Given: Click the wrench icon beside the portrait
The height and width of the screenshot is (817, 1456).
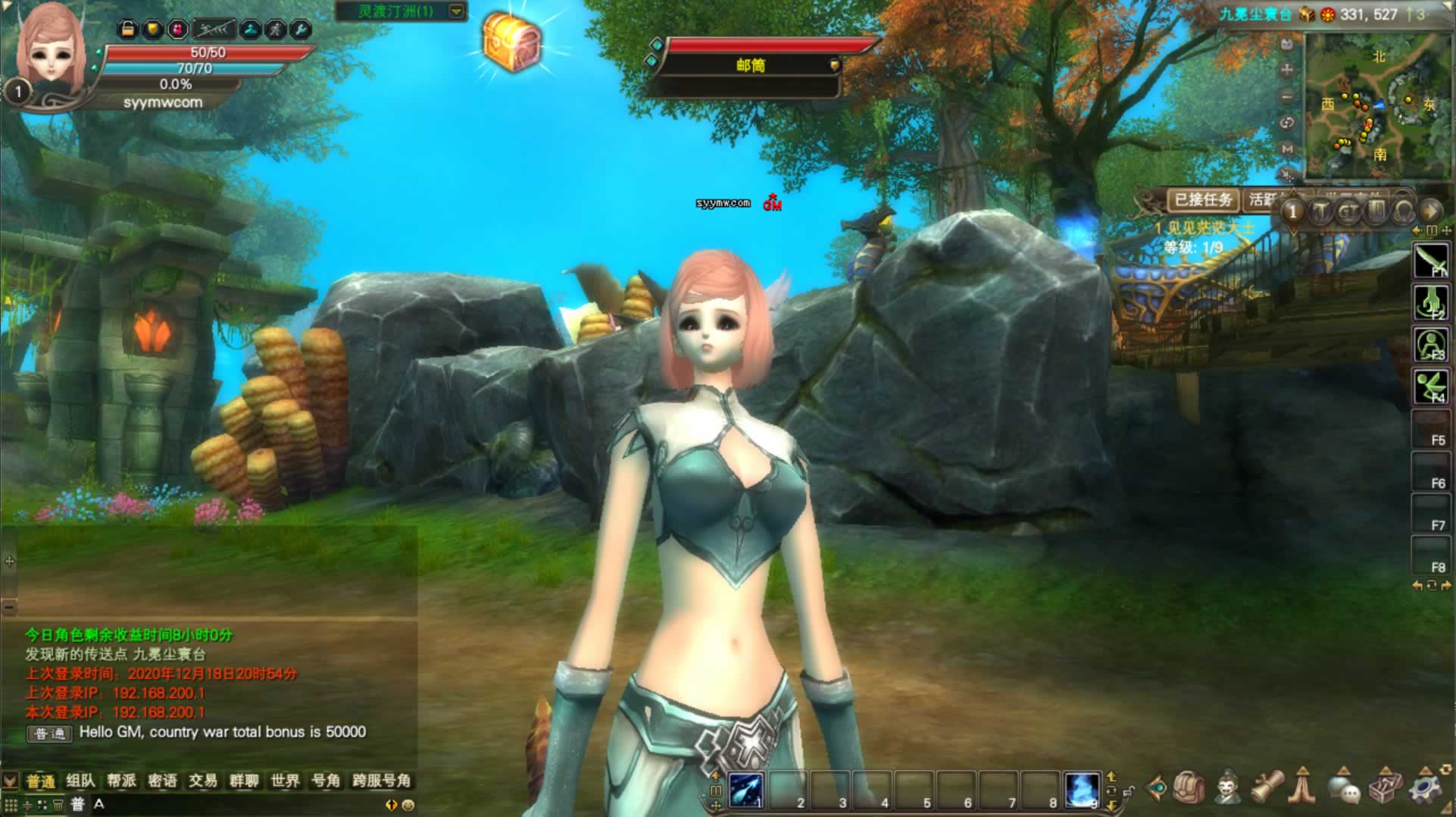Looking at the screenshot, I should point(301,30).
